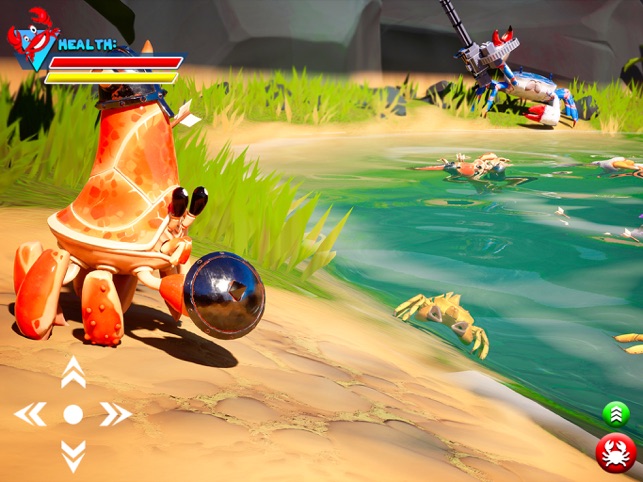Tap the white center dot of the movement pad
Screen dimensions: 643x482
coord(73,414)
